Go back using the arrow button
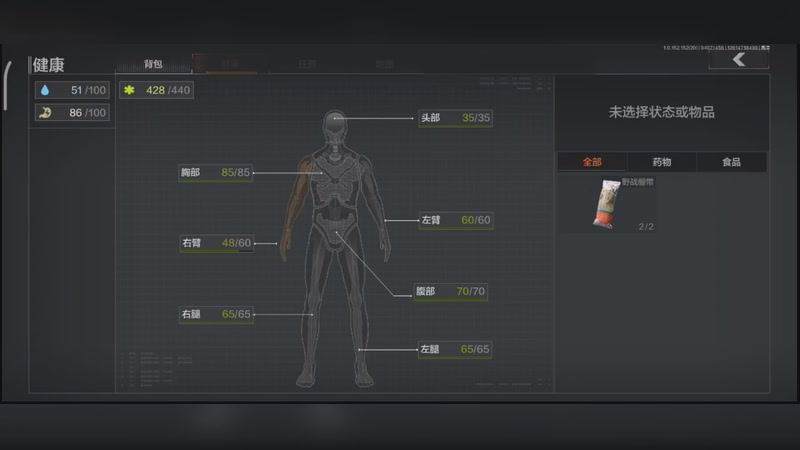This screenshot has height=450, width=800. [x=738, y=60]
